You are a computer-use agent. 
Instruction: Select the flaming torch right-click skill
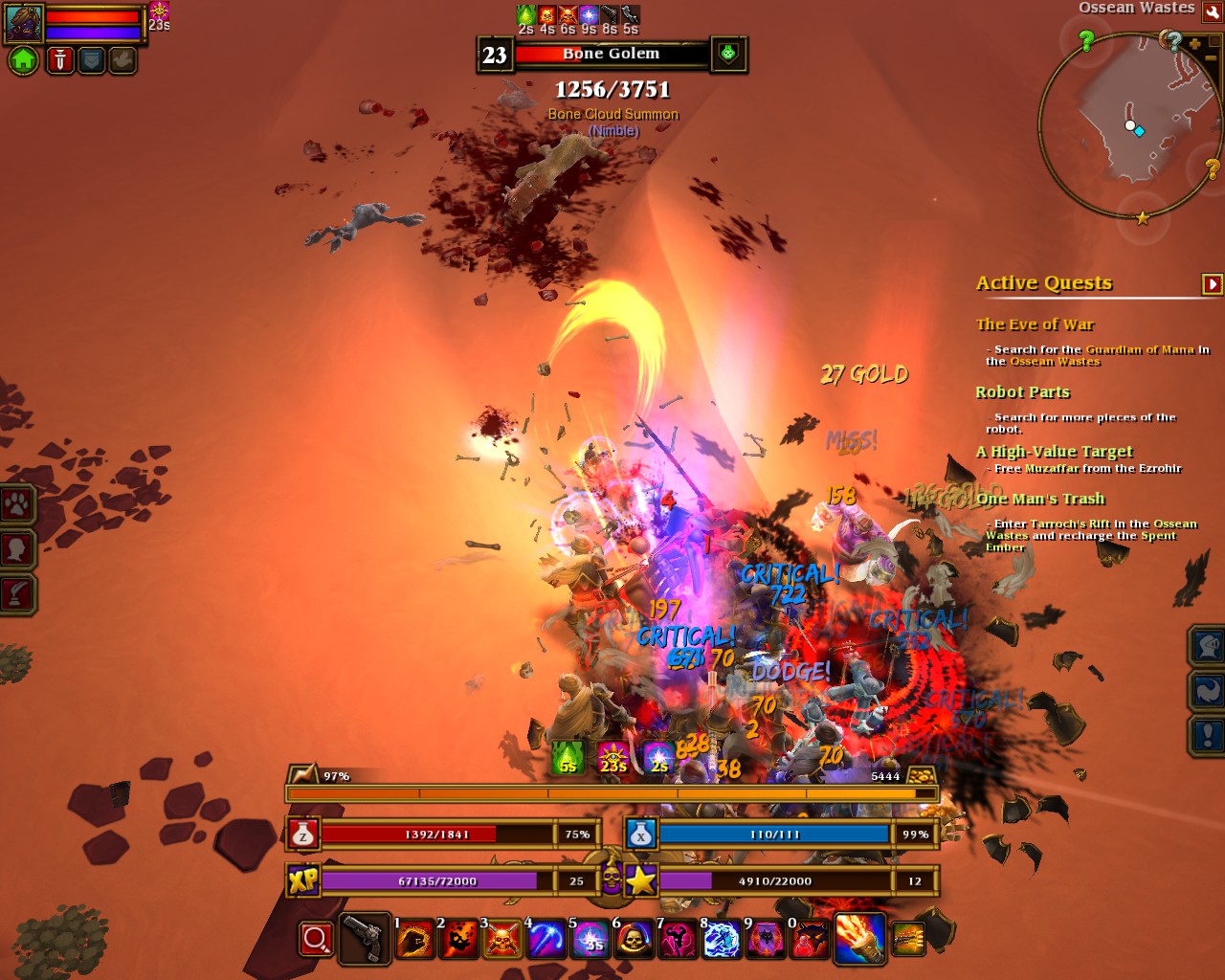[x=858, y=939]
